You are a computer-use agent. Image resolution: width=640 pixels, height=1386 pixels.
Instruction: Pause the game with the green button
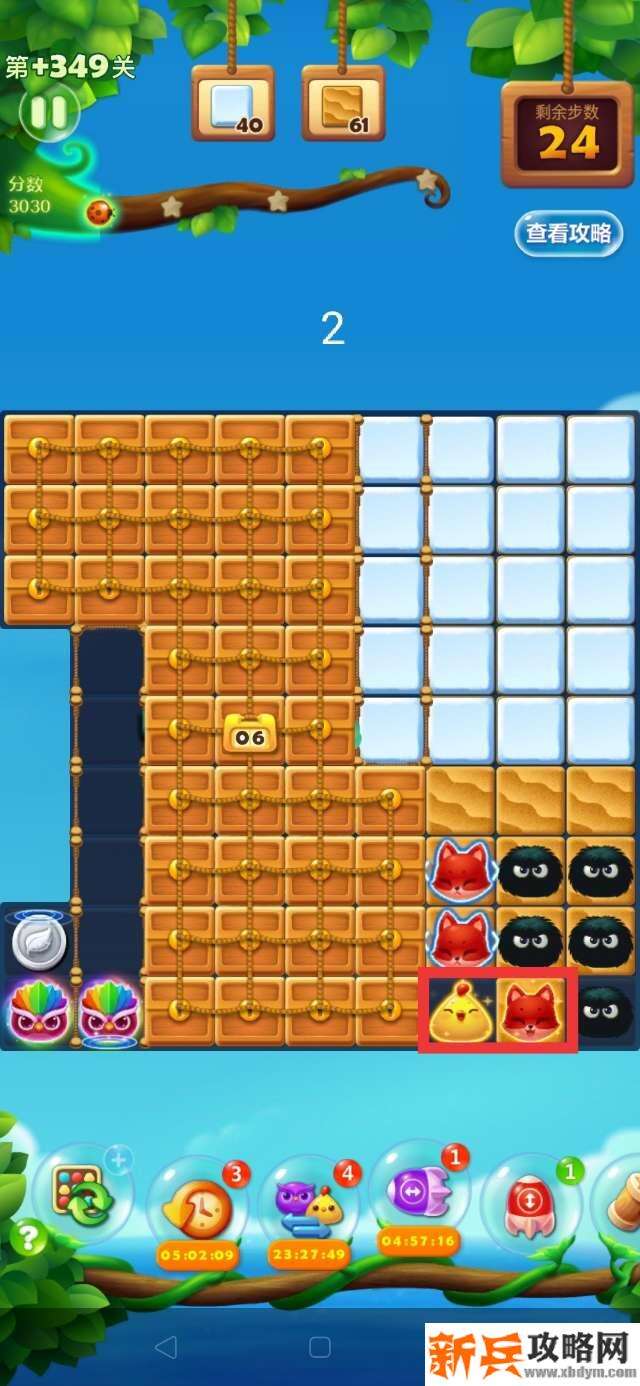47,112
